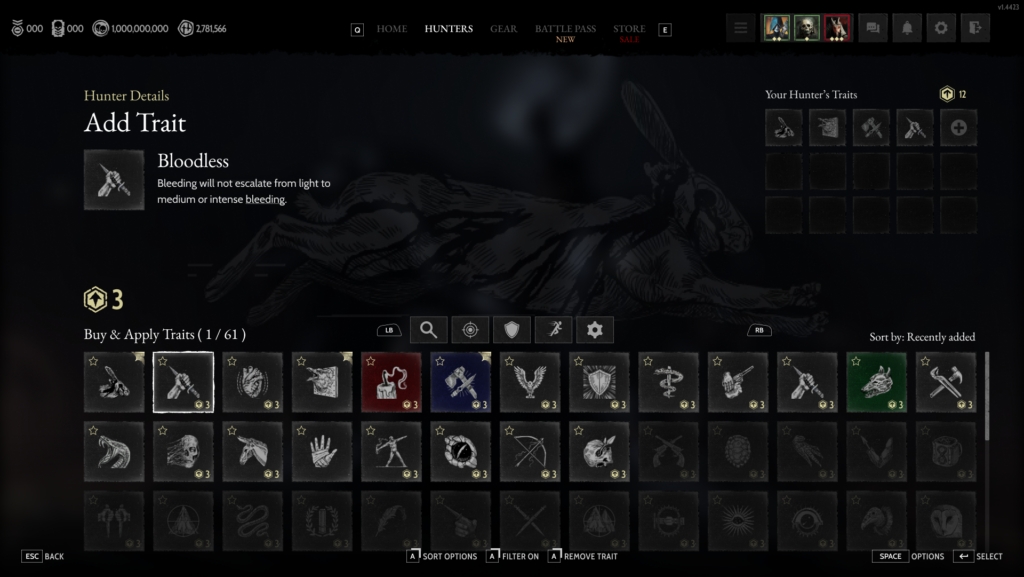Click the exit door icon
This screenshot has width=1024, height=577.
point(974,28)
